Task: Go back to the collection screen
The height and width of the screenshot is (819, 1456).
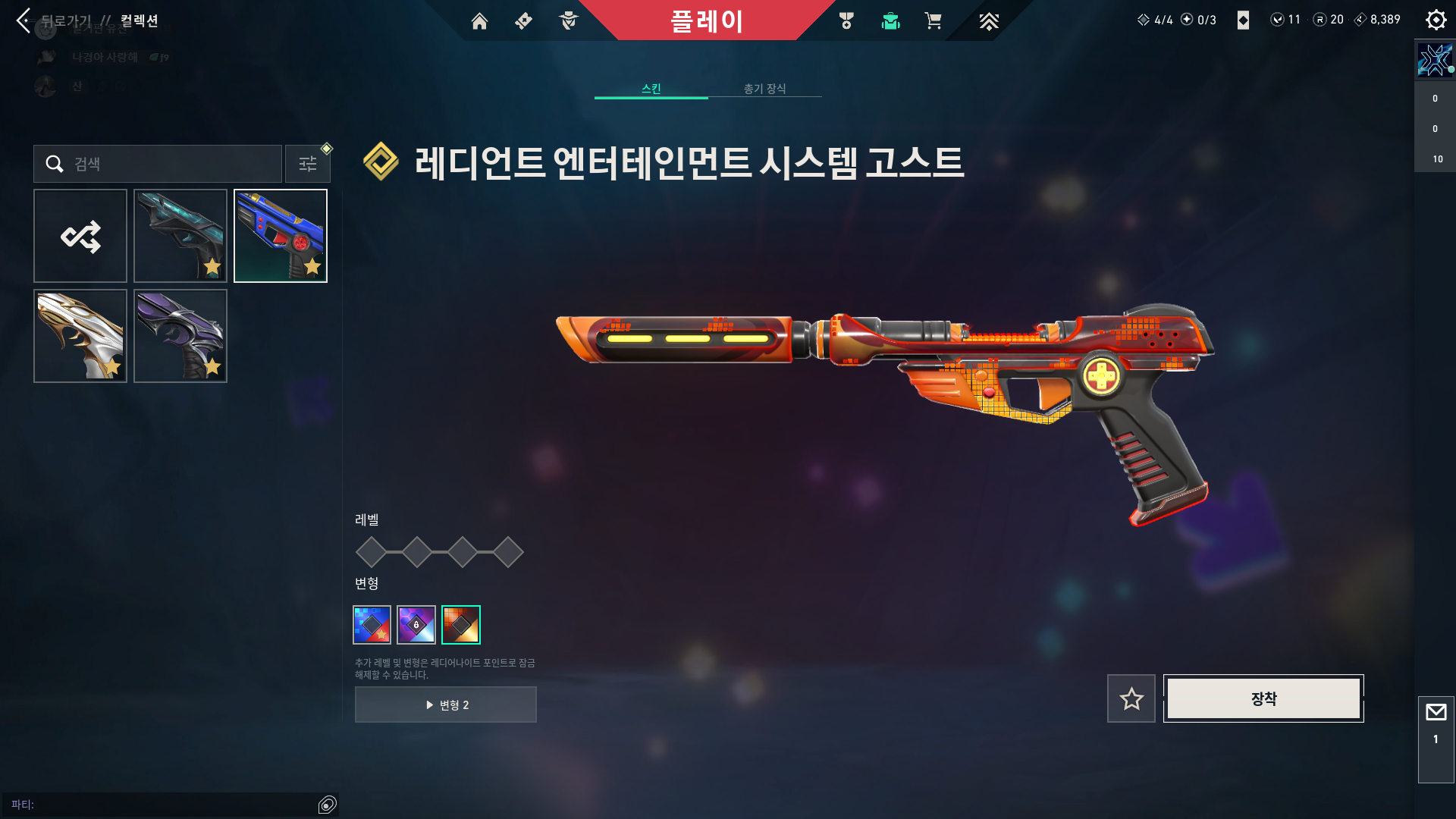Action: [x=24, y=20]
